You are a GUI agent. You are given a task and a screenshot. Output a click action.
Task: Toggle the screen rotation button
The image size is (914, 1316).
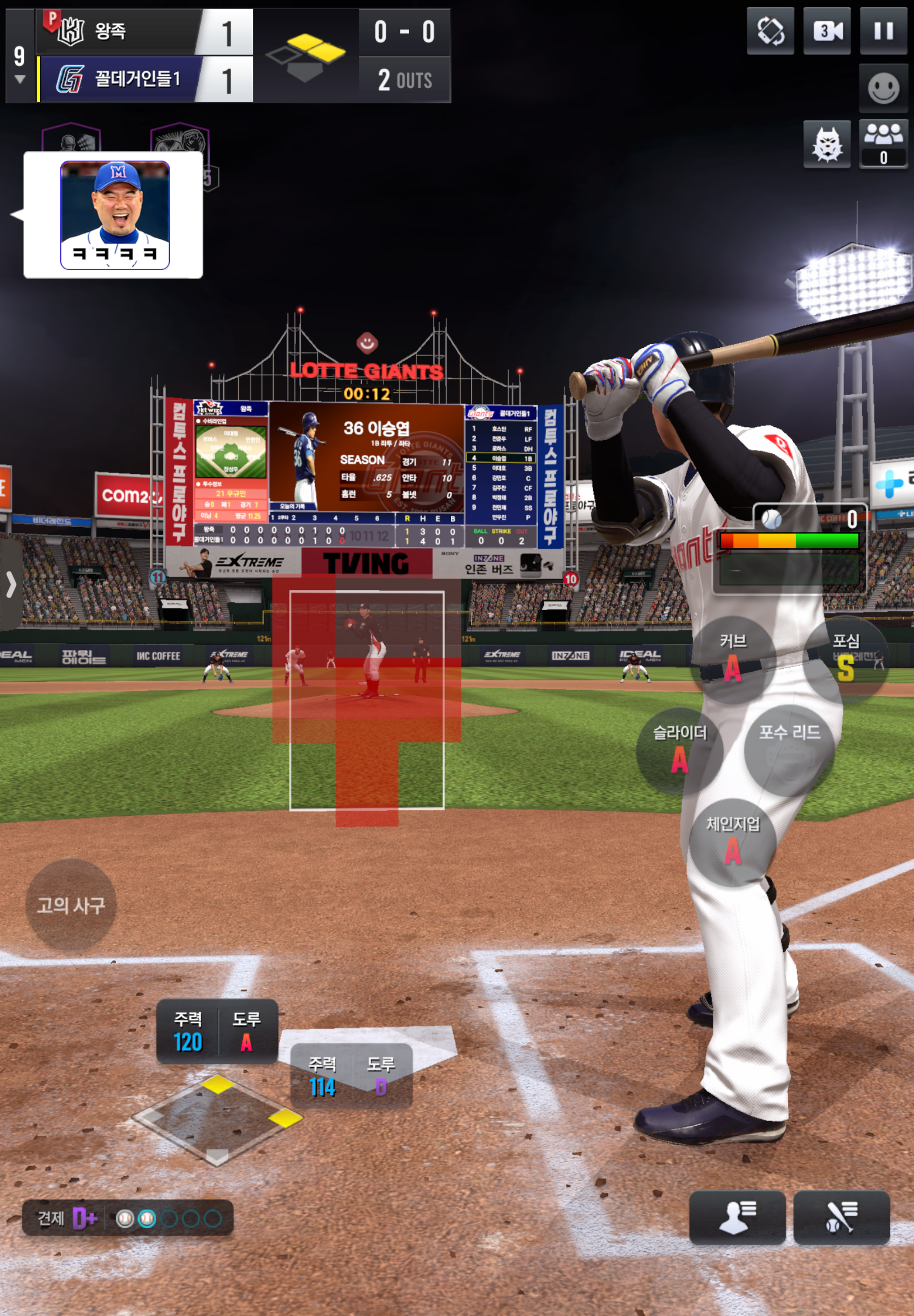pos(770,31)
